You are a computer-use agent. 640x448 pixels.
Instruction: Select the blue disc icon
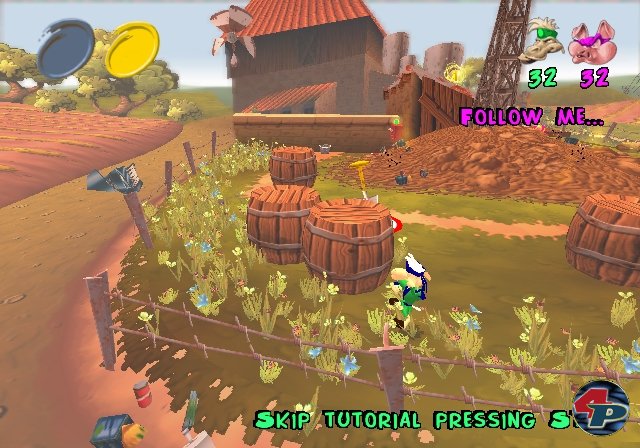(x=65, y=50)
